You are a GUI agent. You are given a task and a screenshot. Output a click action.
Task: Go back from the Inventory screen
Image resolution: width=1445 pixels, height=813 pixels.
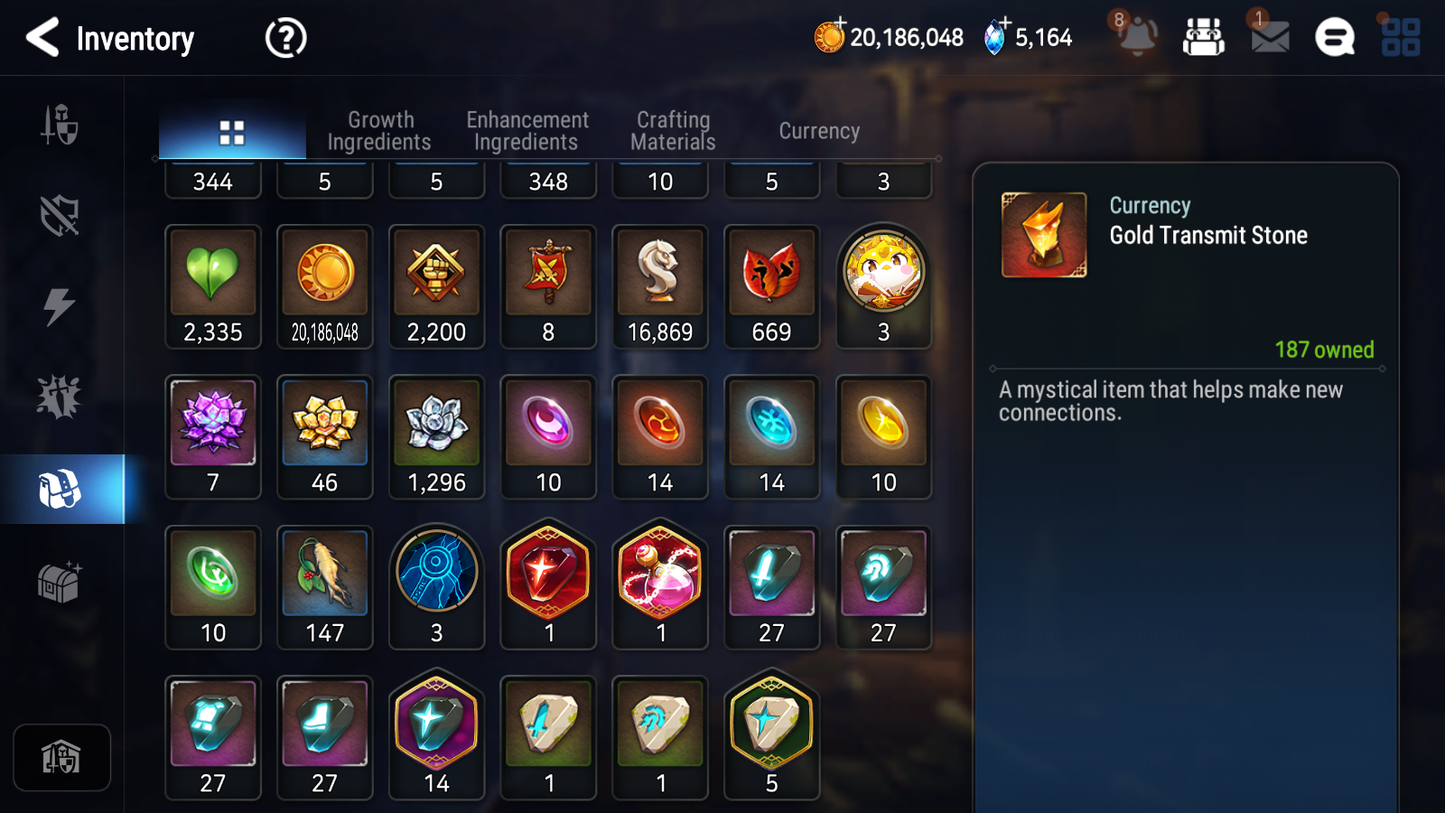43,38
